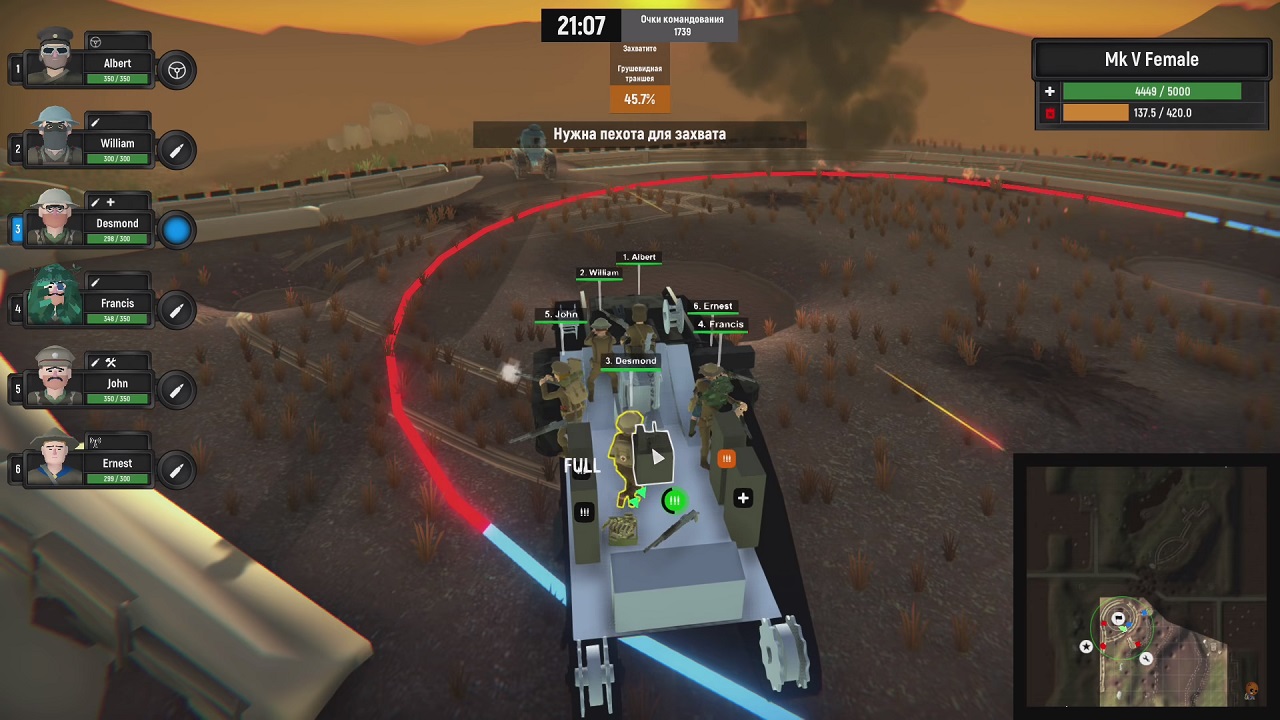This screenshot has height=720, width=1280.
Task: Click Ernest's bullet role button
Action: 177,470
